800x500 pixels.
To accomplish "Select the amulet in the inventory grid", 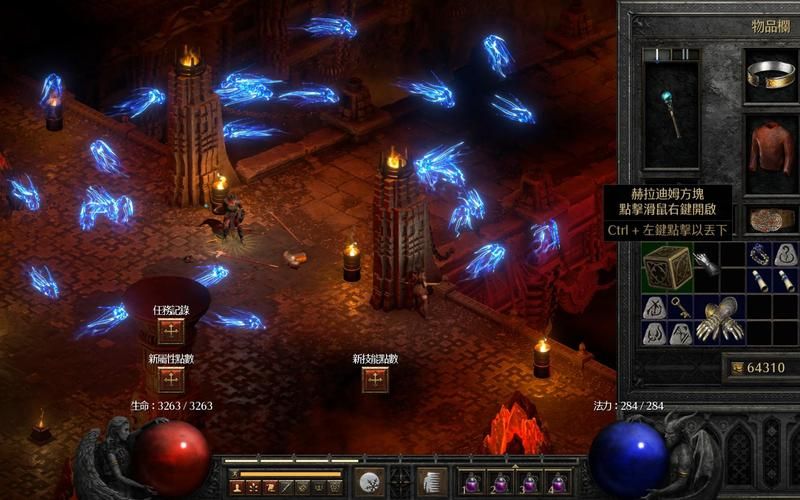I will 759,254.
